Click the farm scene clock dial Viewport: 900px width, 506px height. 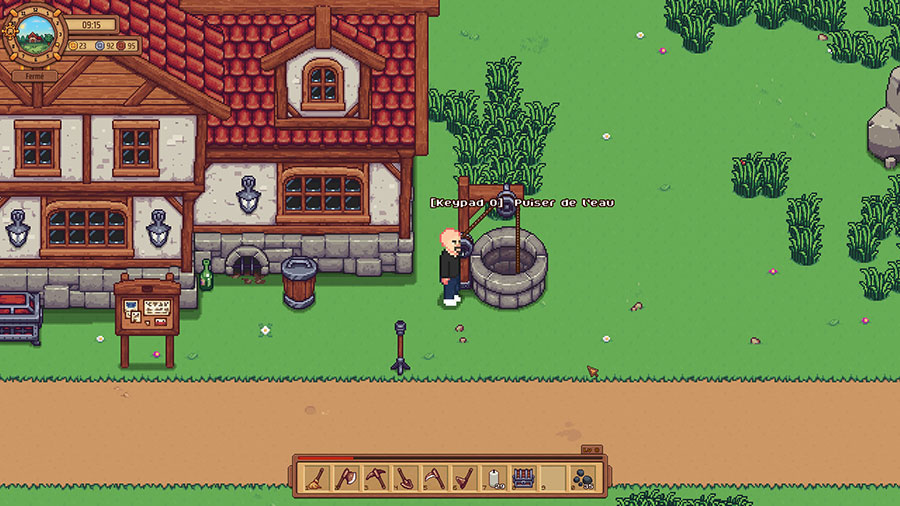point(38,36)
